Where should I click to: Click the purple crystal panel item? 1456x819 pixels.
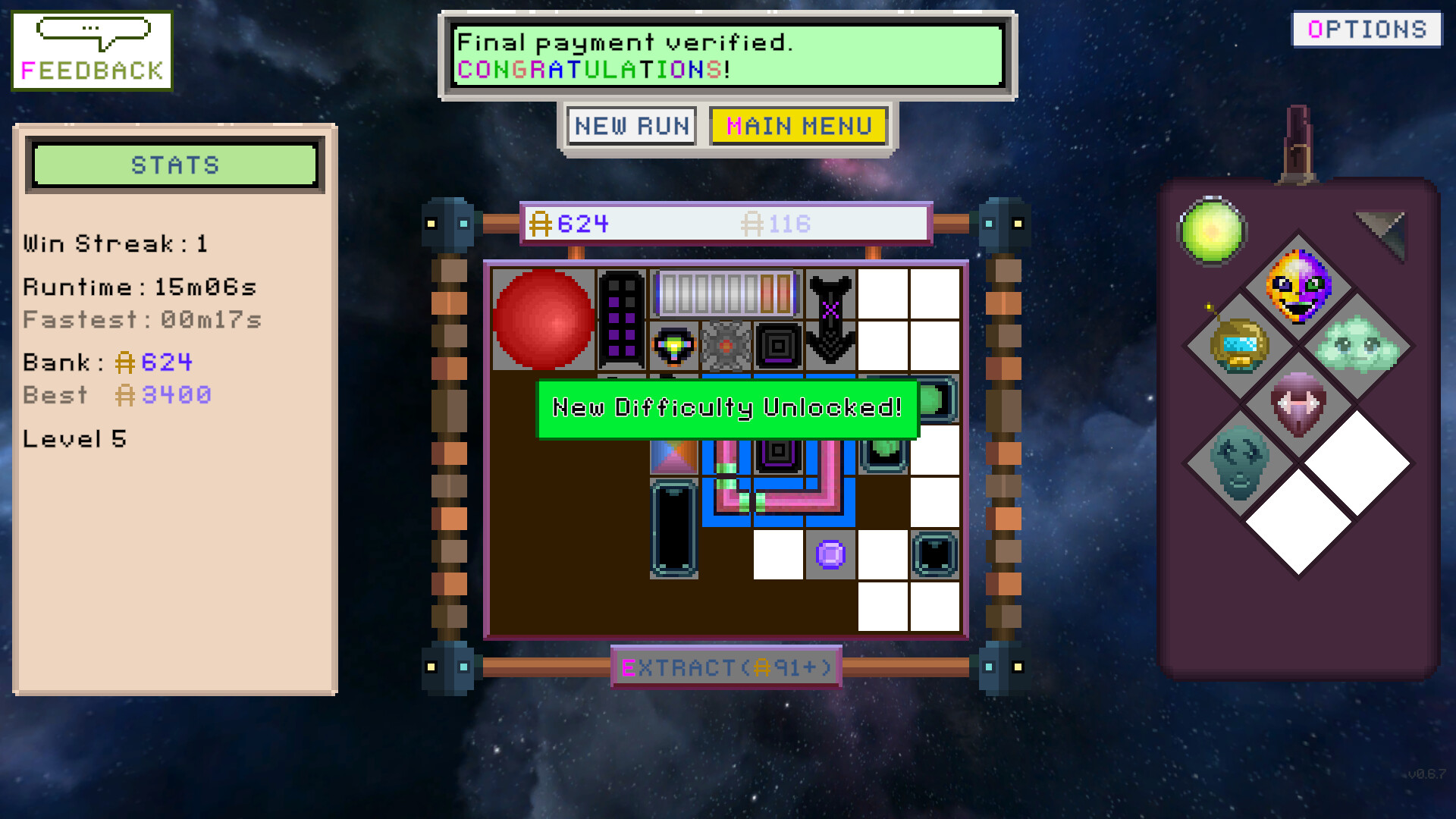tap(622, 318)
